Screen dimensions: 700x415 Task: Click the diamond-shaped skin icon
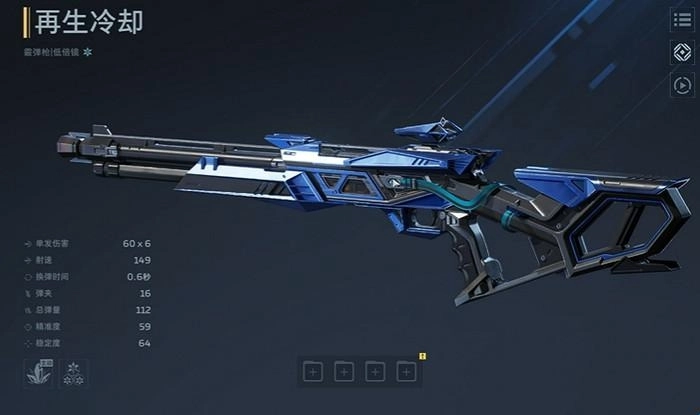(682, 52)
